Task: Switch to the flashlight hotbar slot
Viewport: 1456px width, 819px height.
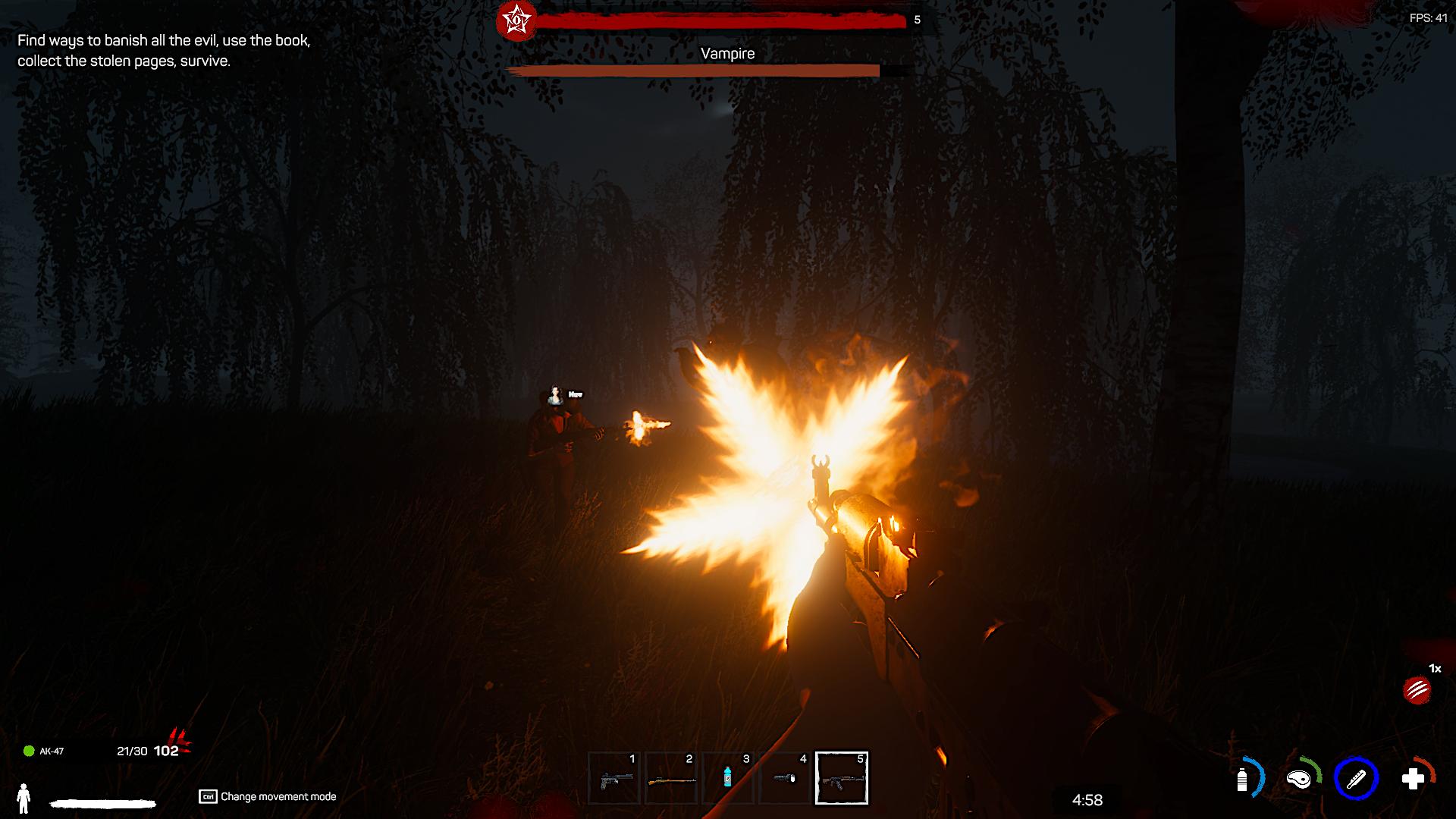Action: click(785, 778)
